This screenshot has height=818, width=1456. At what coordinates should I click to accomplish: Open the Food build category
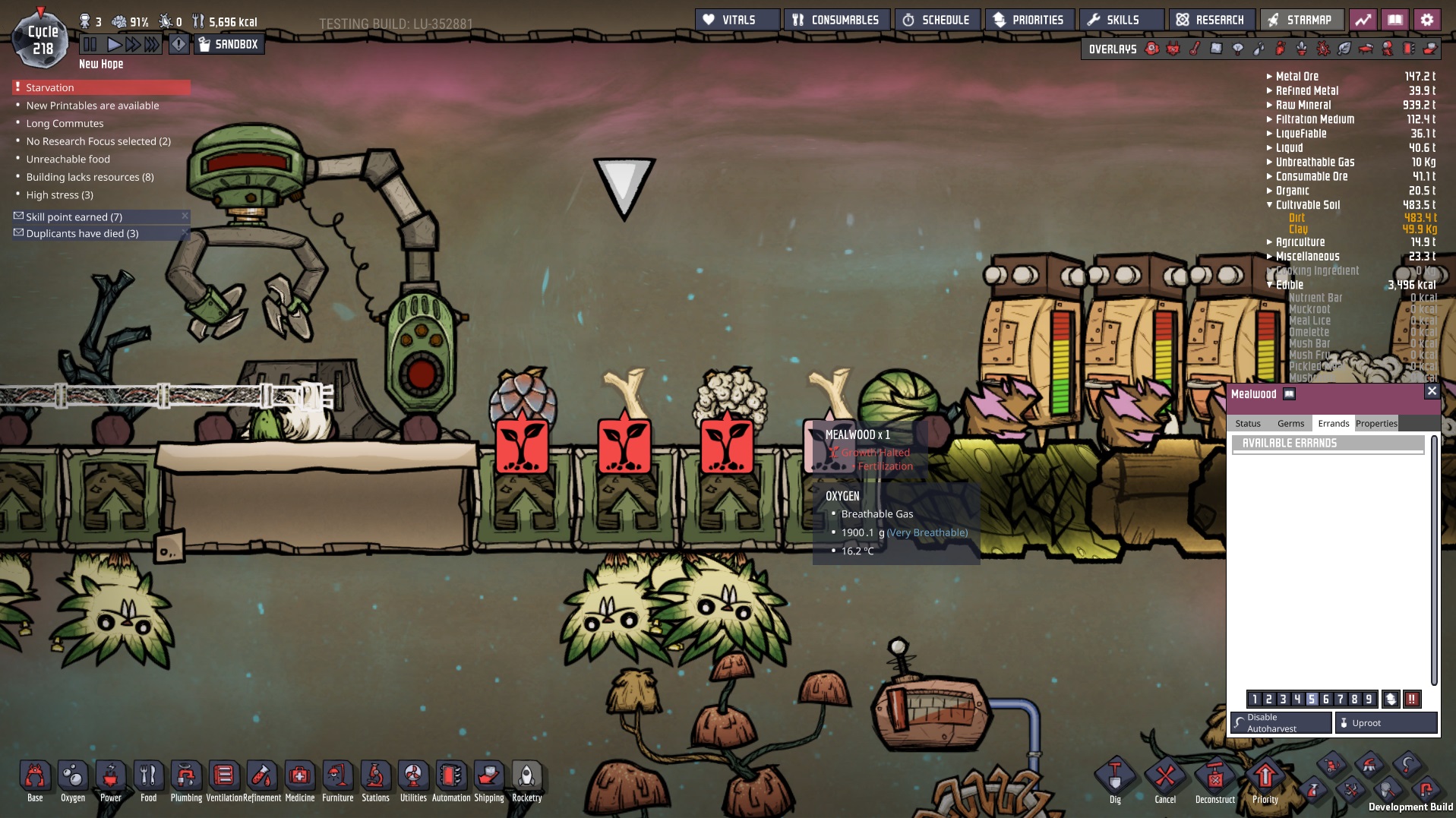coord(148,782)
